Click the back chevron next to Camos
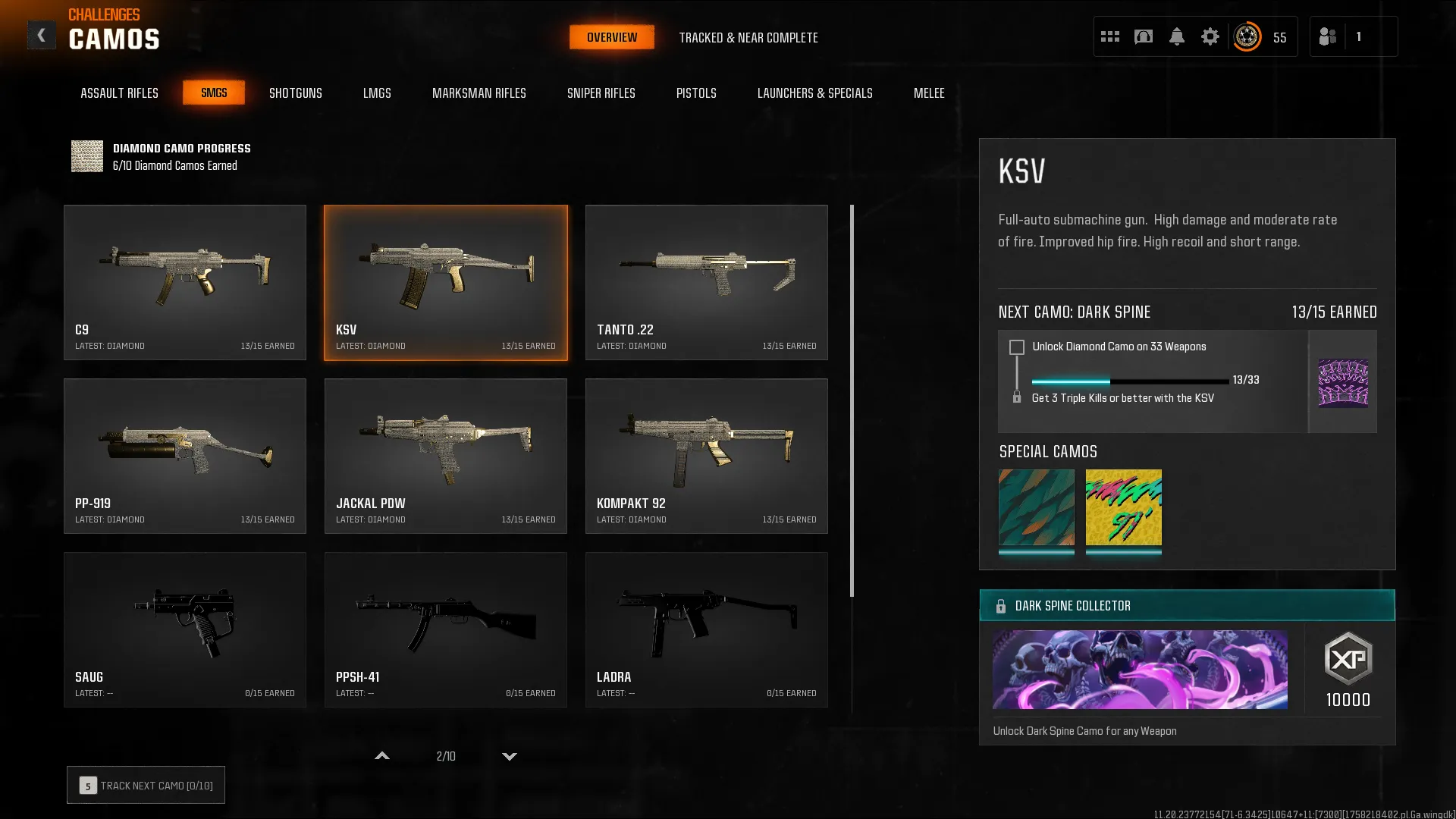This screenshot has height=819, width=1456. [x=42, y=34]
